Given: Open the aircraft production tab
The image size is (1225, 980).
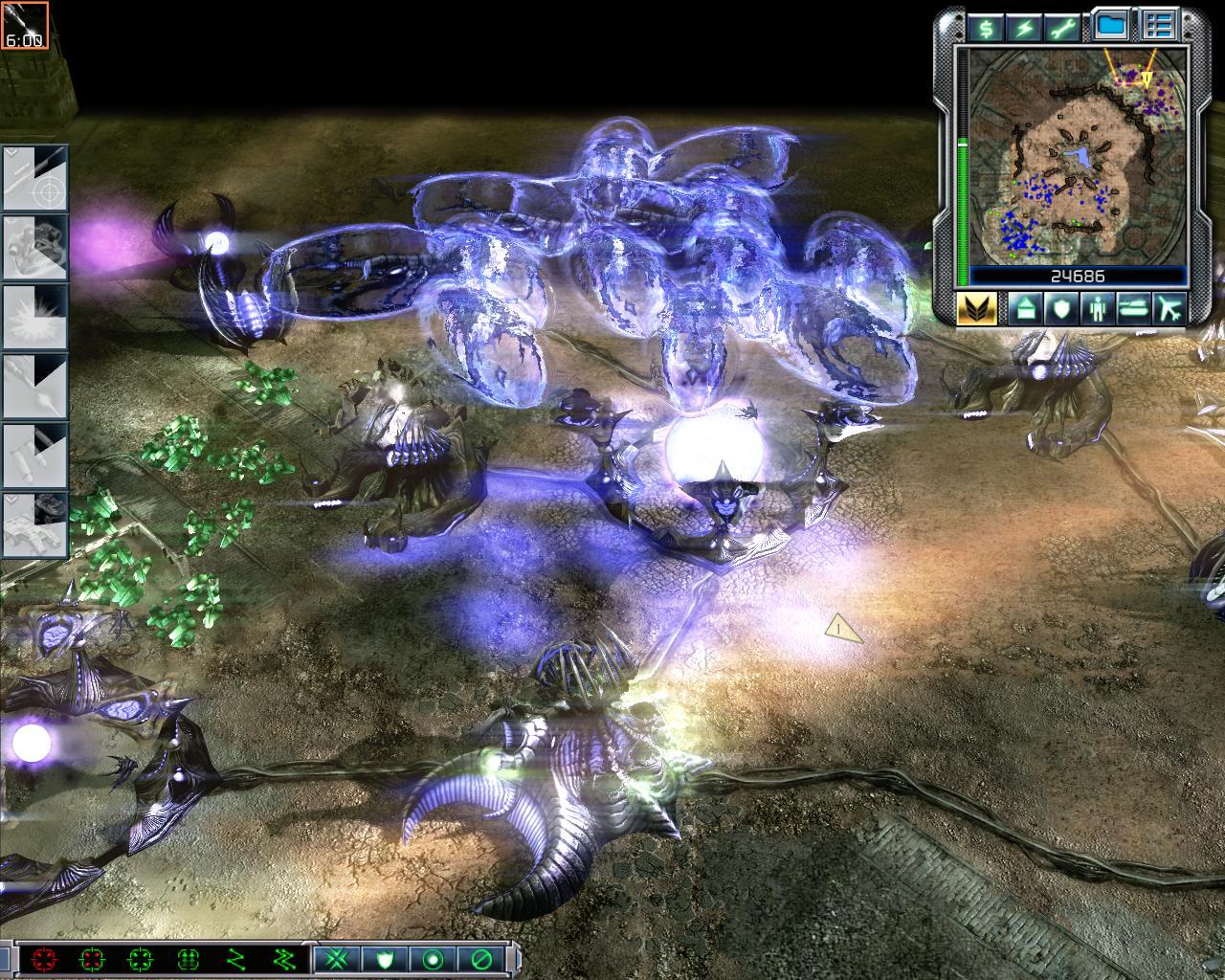Looking at the screenshot, I should point(1169,309).
